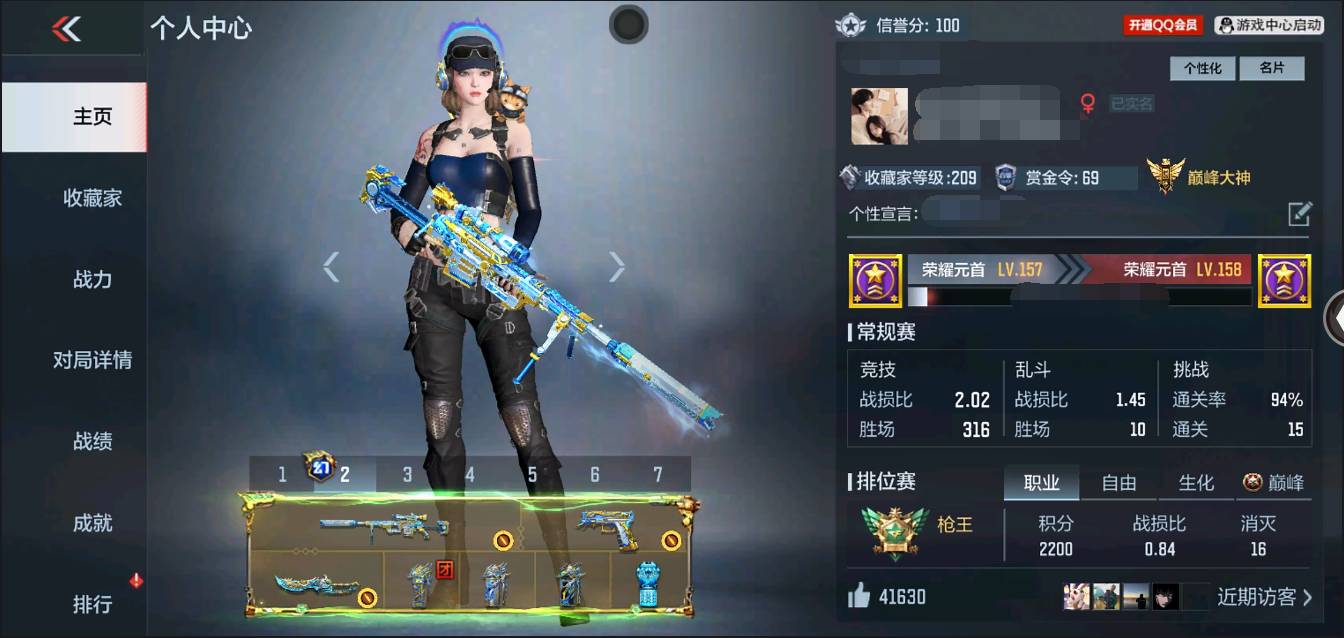Open the 成就 achievements page
The image size is (1344, 638).
pos(92,522)
